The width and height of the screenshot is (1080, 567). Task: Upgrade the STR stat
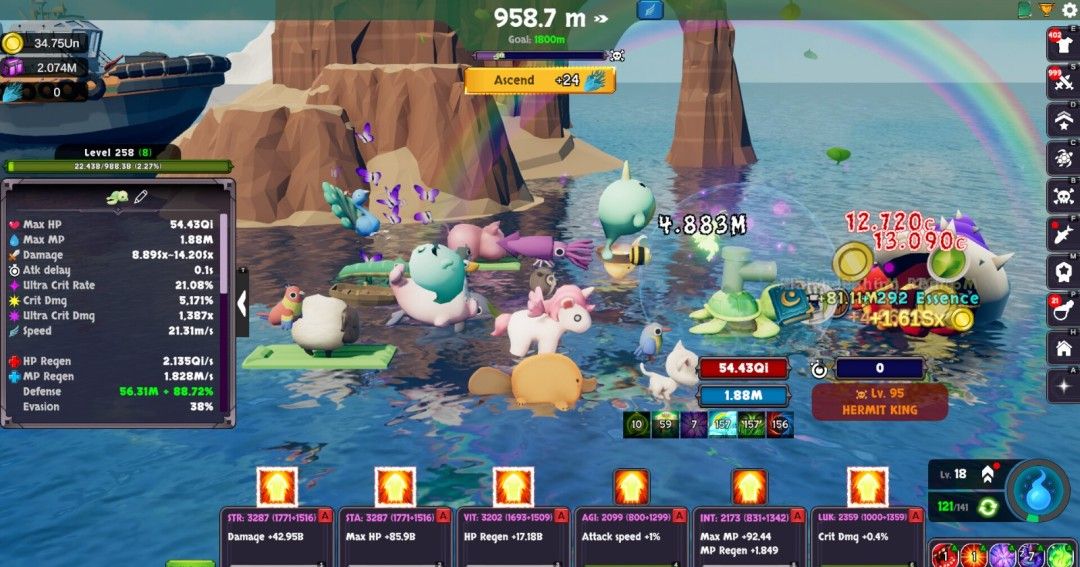pyautogui.click(x=278, y=487)
